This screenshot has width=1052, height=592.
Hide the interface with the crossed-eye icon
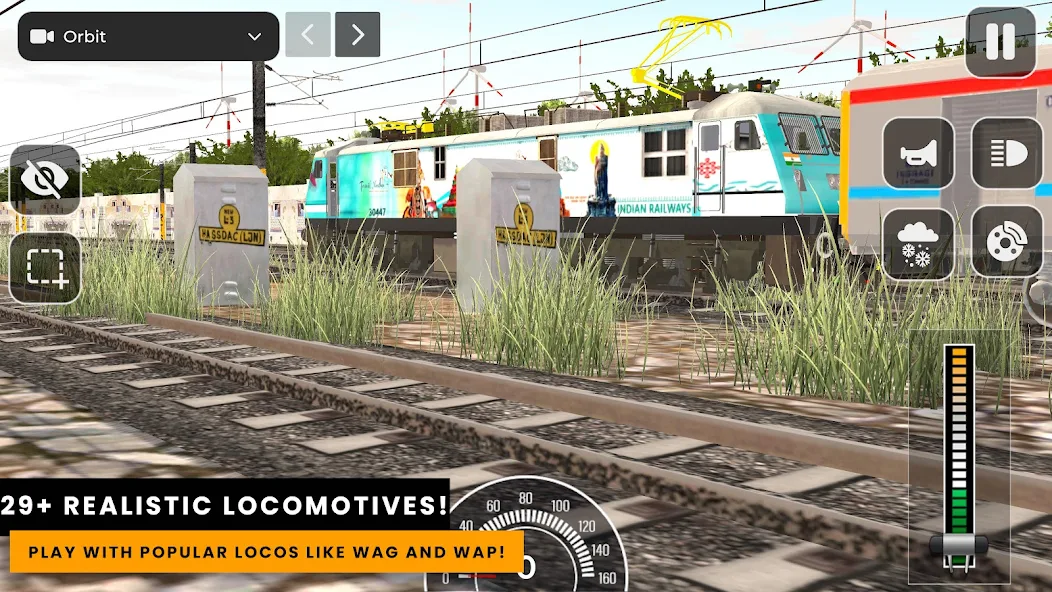[x=45, y=180]
